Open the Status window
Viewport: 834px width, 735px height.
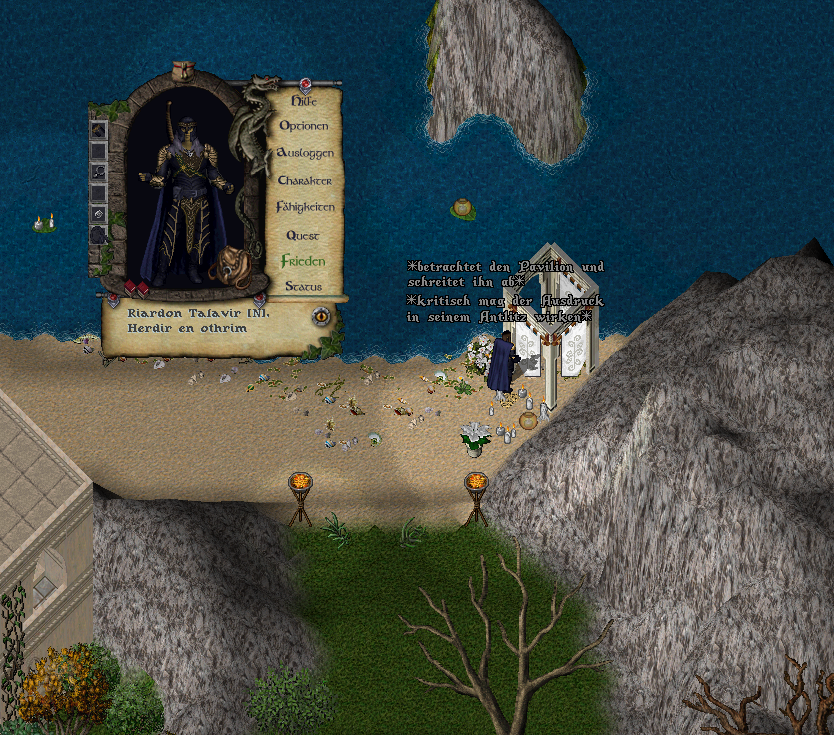click(x=302, y=286)
